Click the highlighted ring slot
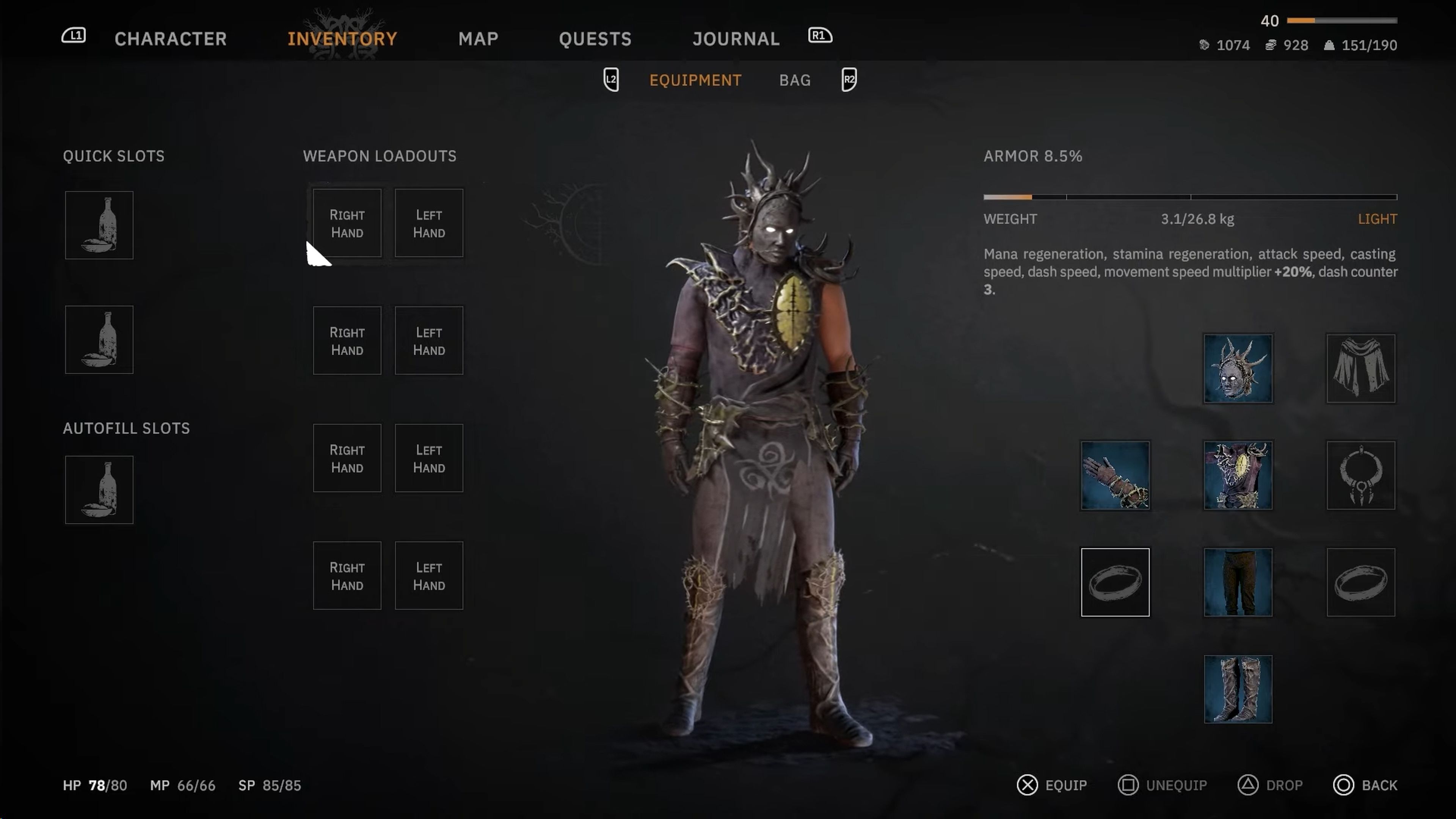Screen dimensions: 1456x819 tap(1115, 582)
